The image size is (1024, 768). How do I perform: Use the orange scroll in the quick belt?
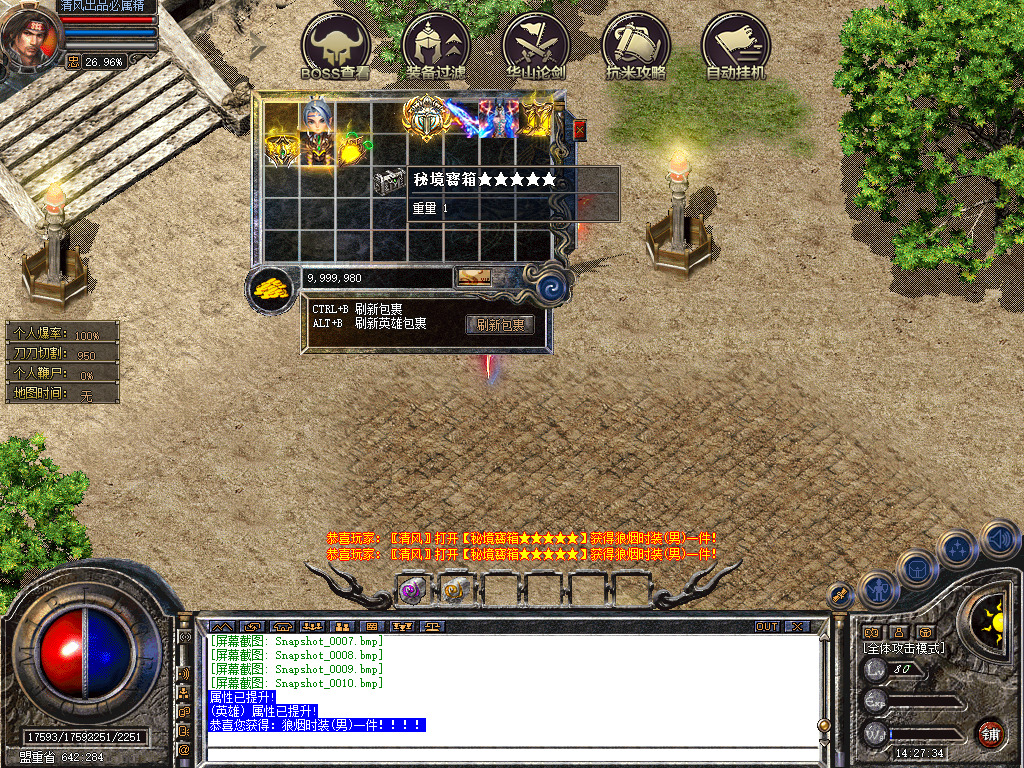click(455, 591)
